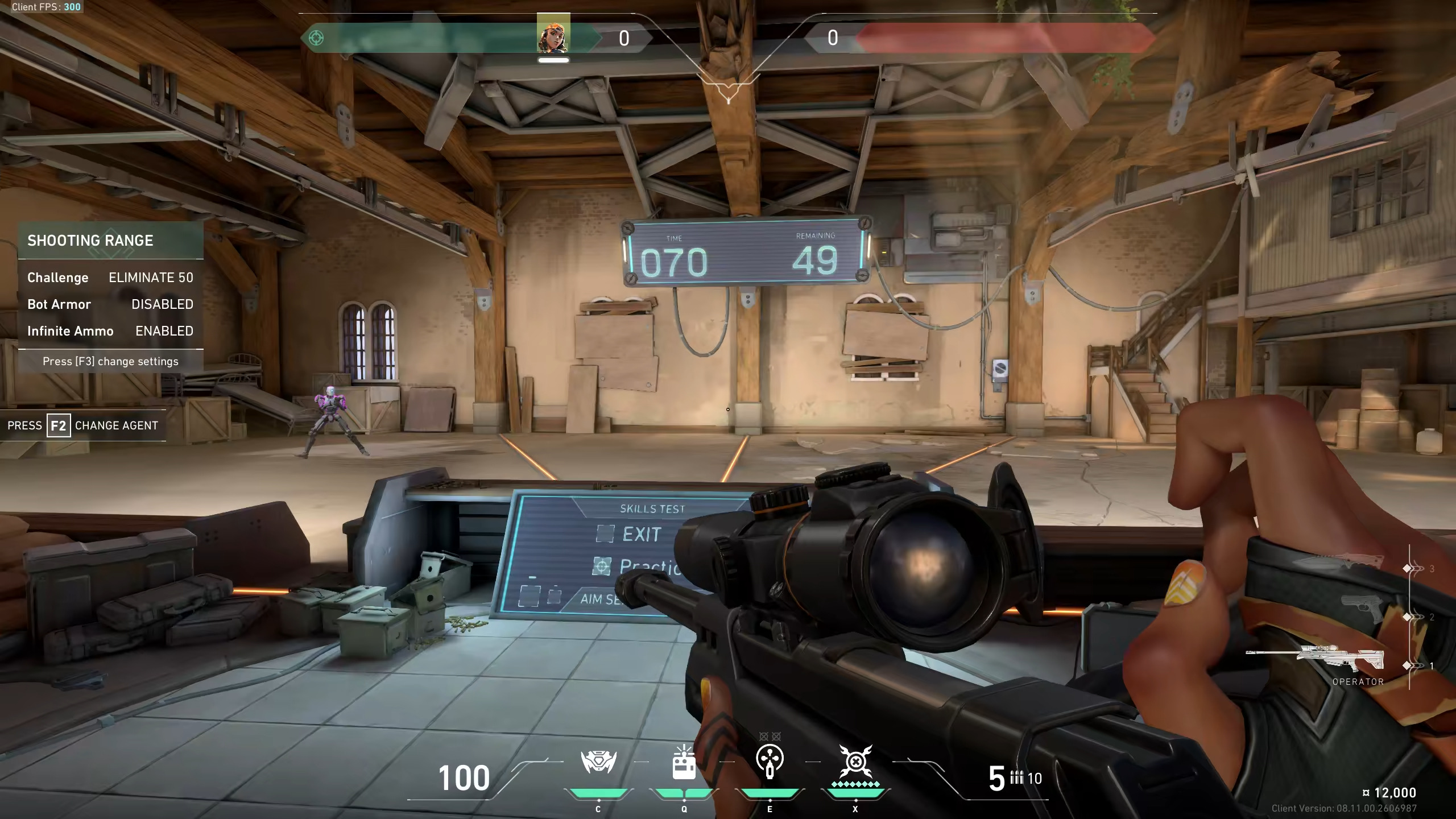This screenshot has width=1456, height=819.
Task: Activate Raze's Boom Bot ability icon
Action: 598,762
